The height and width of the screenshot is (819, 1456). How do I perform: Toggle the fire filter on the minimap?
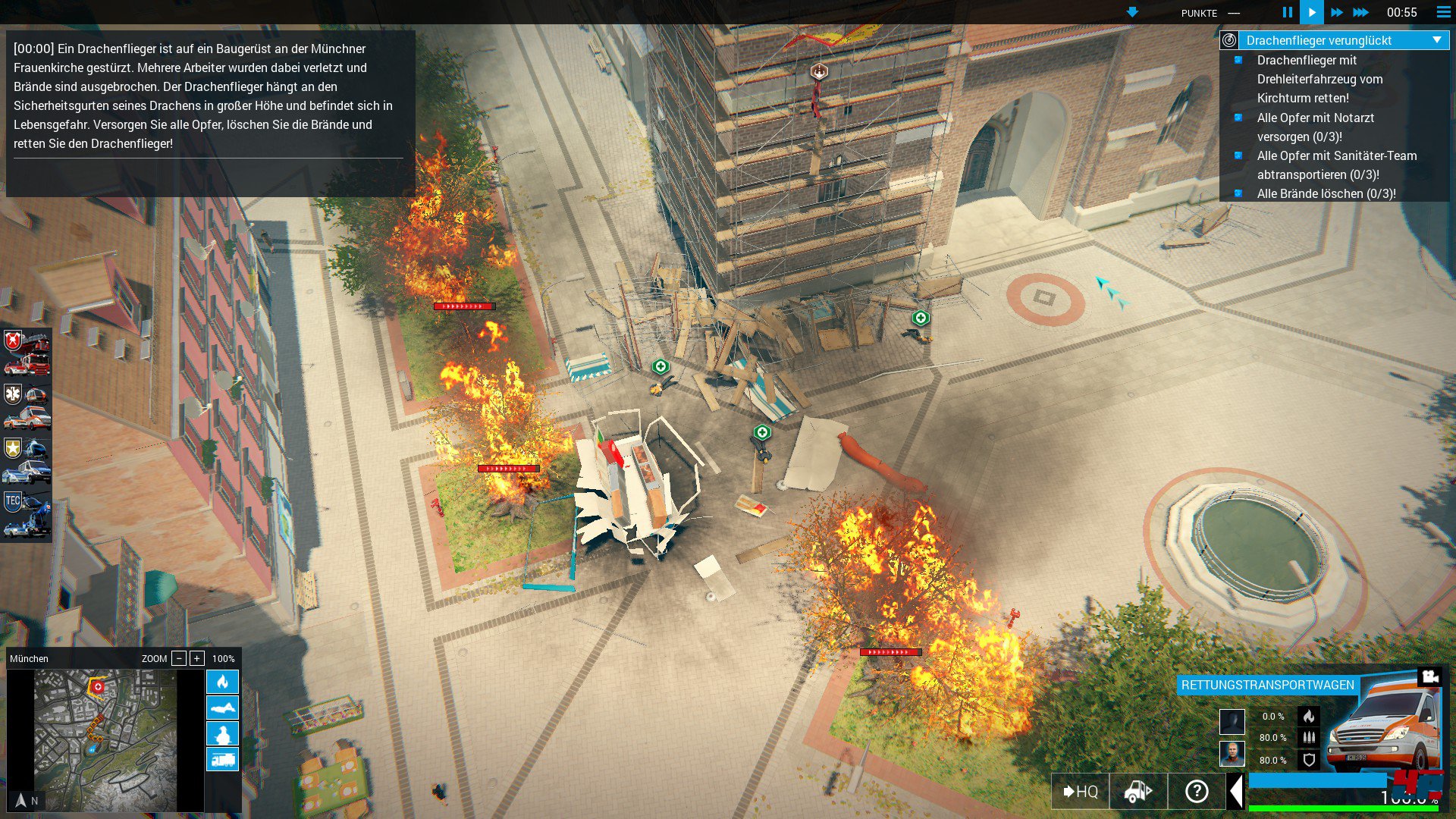click(222, 682)
